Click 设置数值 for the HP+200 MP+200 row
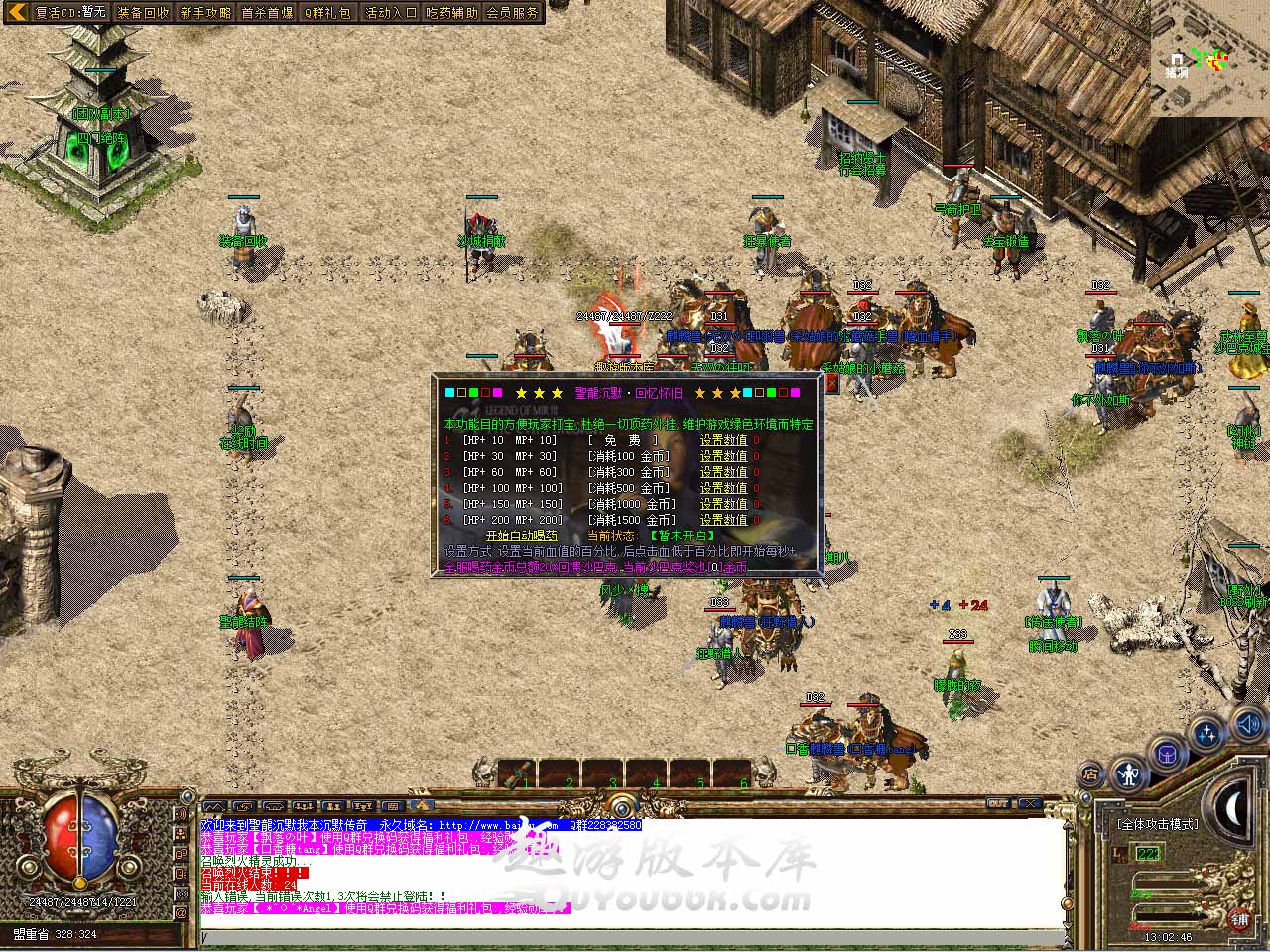The width and height of the screenshot is (1270, 952). coord(723,520)
